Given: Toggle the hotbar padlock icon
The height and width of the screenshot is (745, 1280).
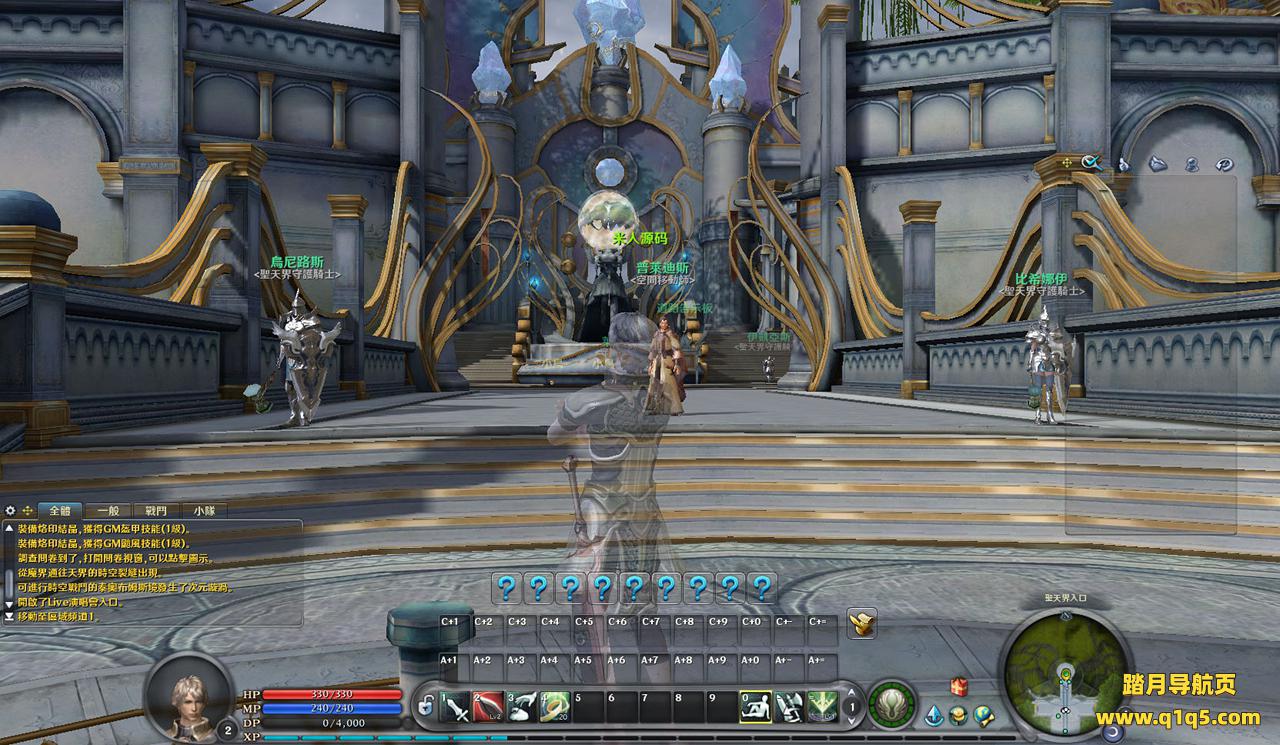Looking at the screenshot, I should [426, 708].
